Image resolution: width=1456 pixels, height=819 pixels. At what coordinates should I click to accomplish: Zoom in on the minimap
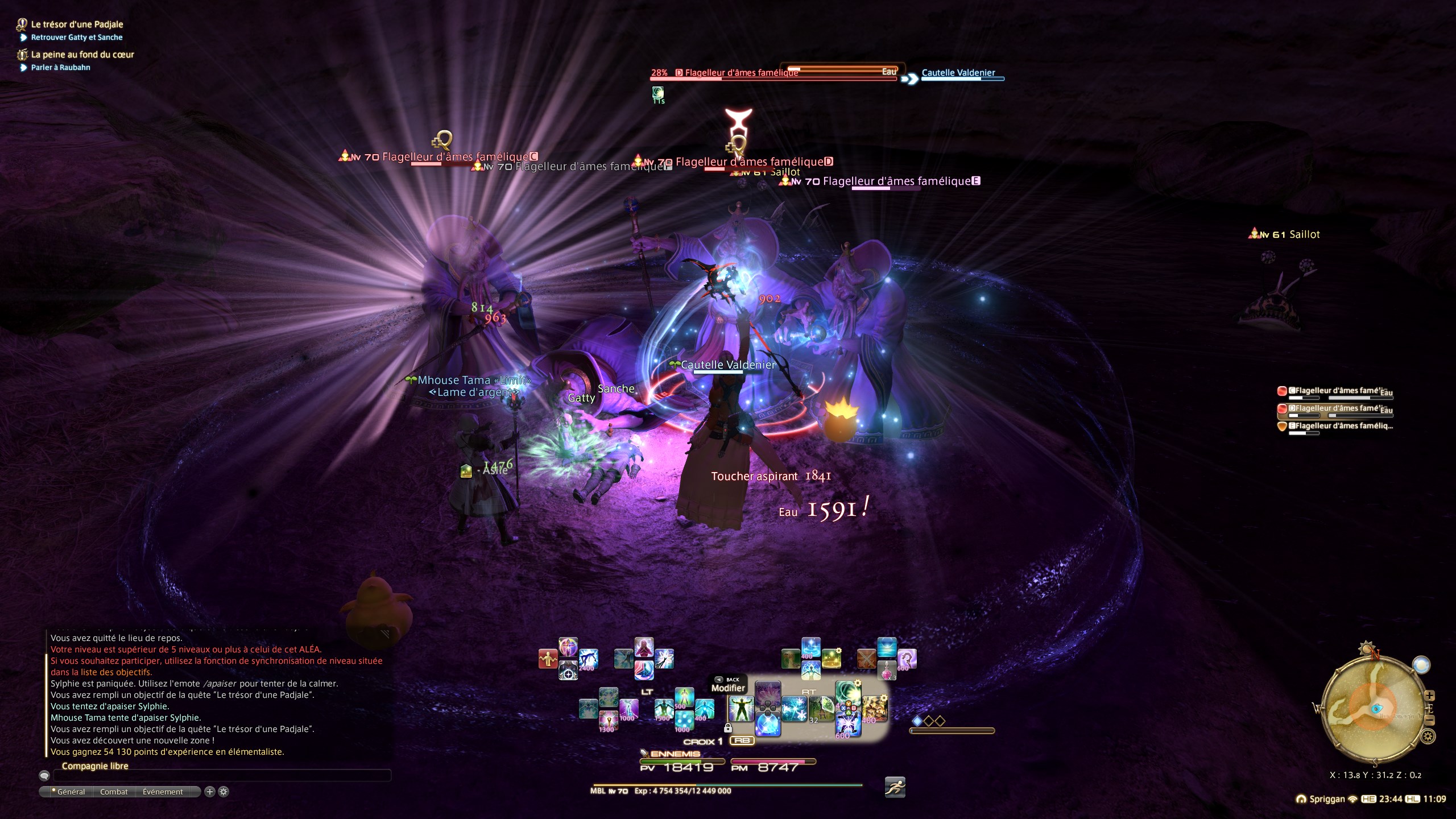(1430, 696)
